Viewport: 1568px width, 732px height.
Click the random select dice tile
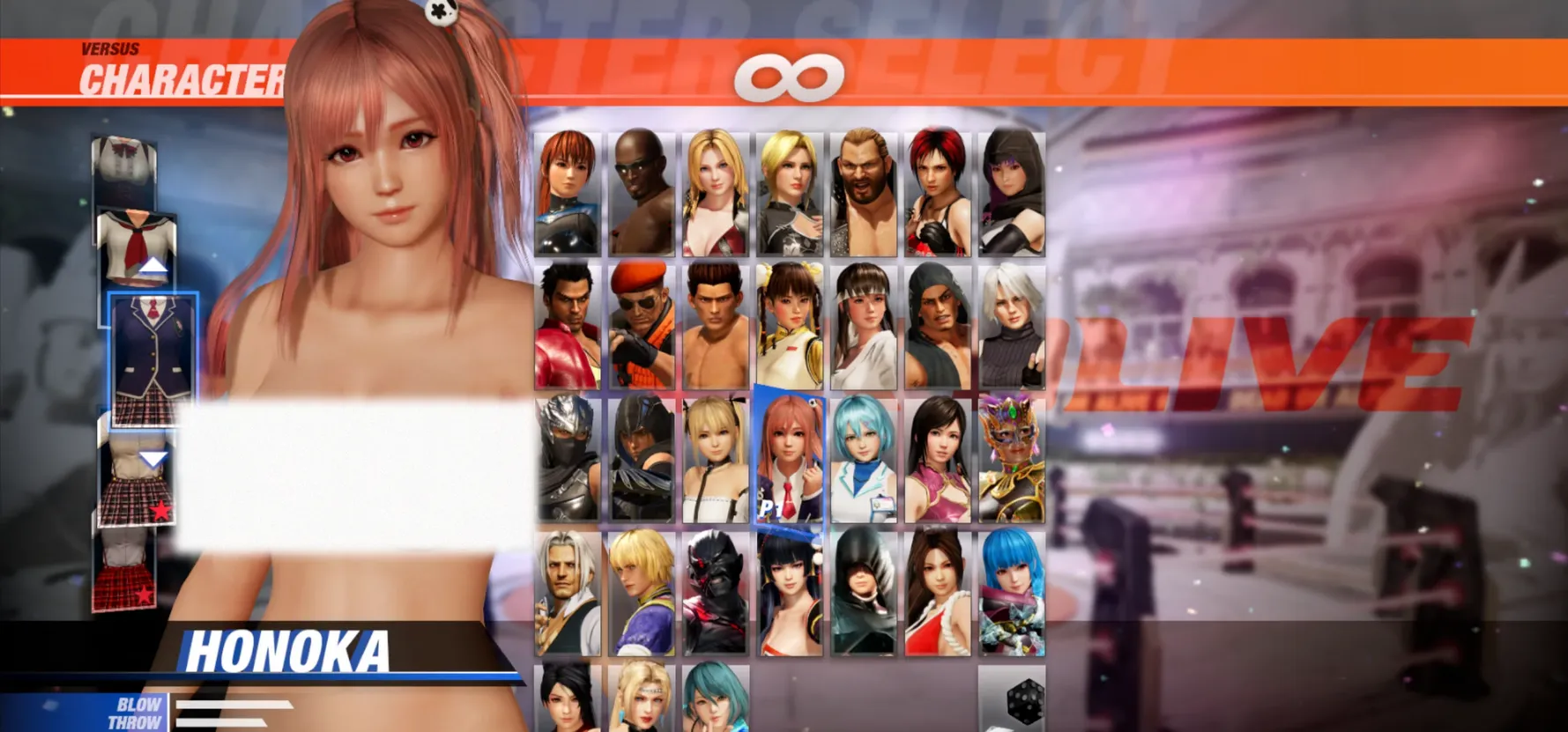pyautogui.click(x=1012, y=699)
